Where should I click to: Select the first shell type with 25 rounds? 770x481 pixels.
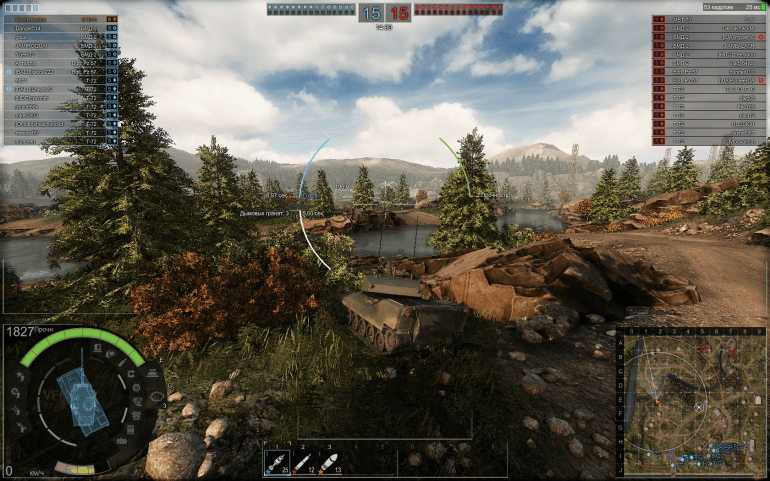point(276,463)
